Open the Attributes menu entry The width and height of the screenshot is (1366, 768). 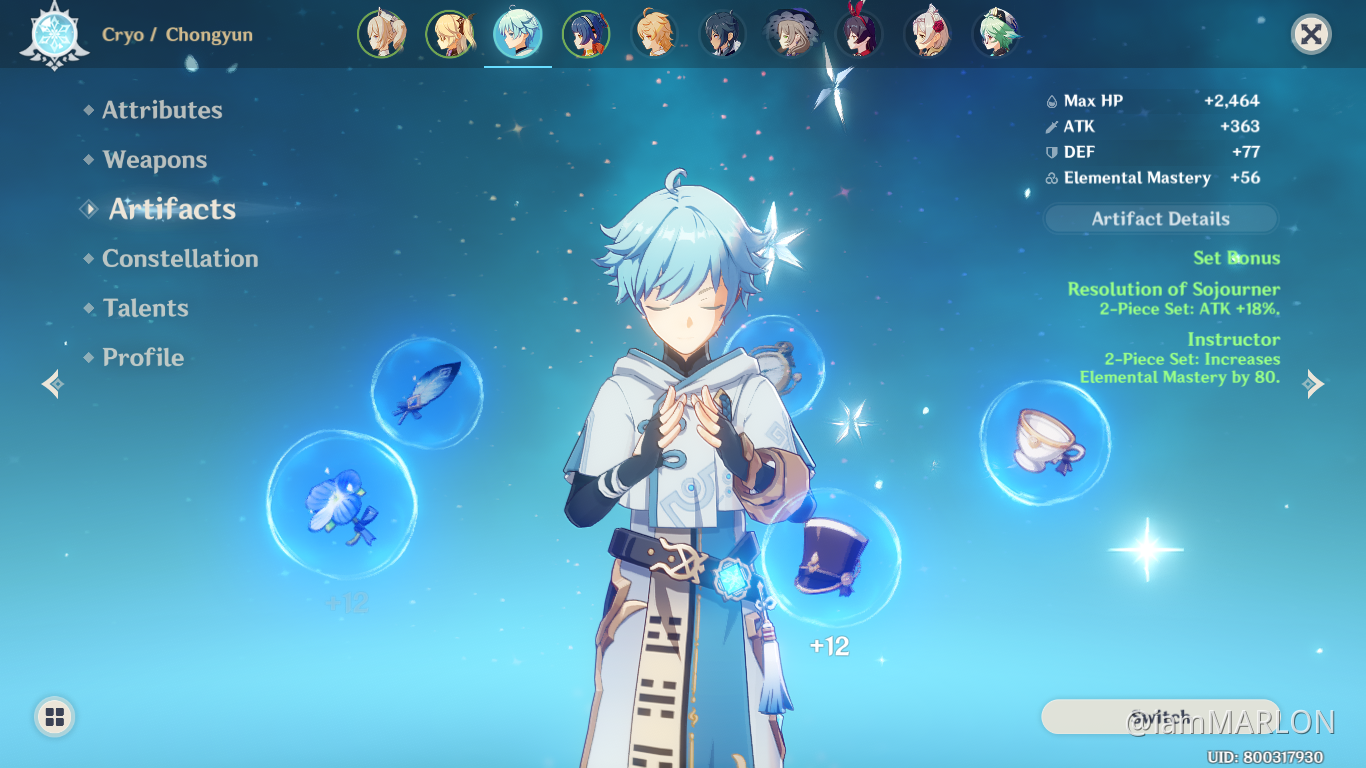point(162,110)
